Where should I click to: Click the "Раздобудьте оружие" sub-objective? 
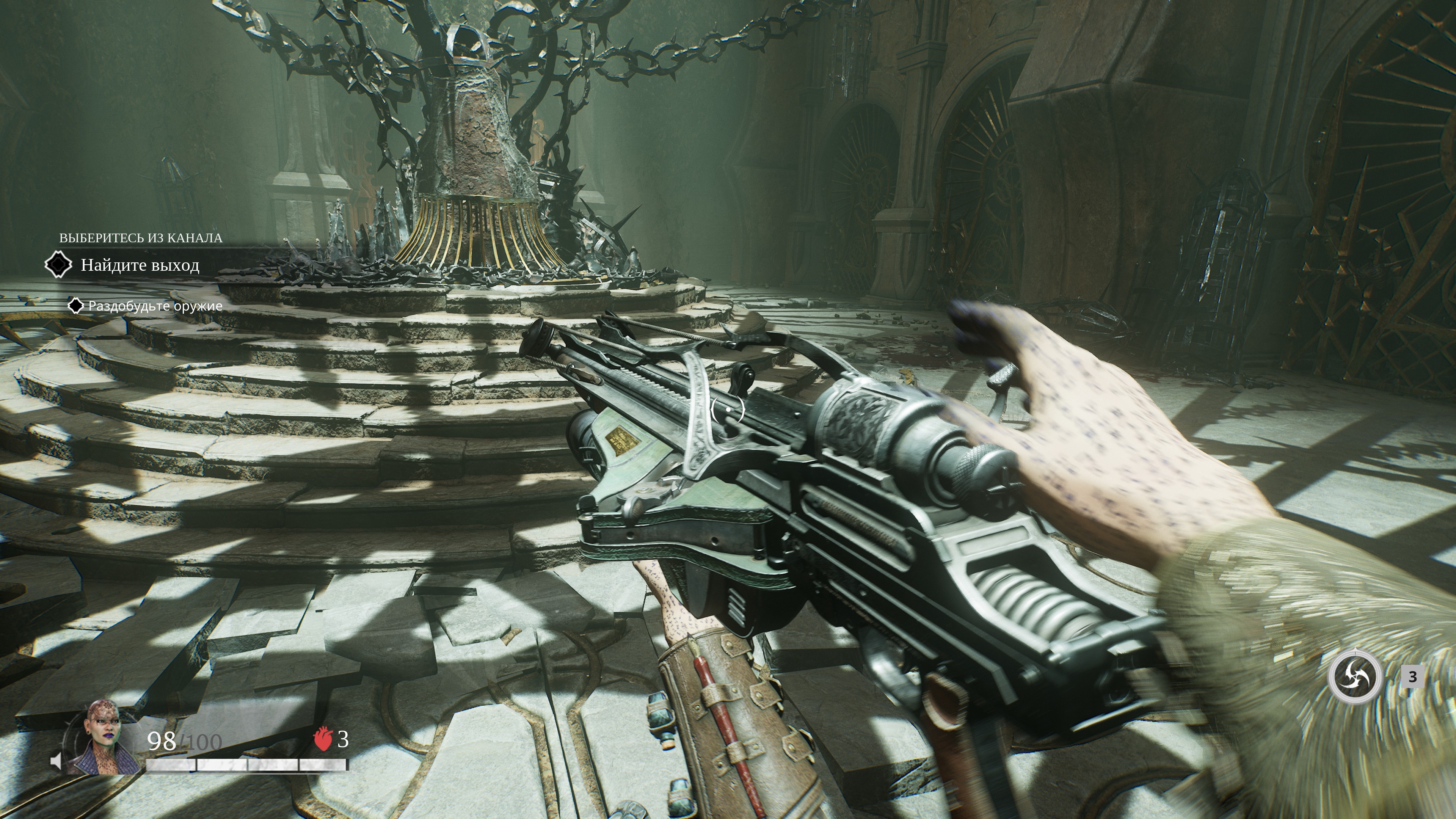coord(155,306)
